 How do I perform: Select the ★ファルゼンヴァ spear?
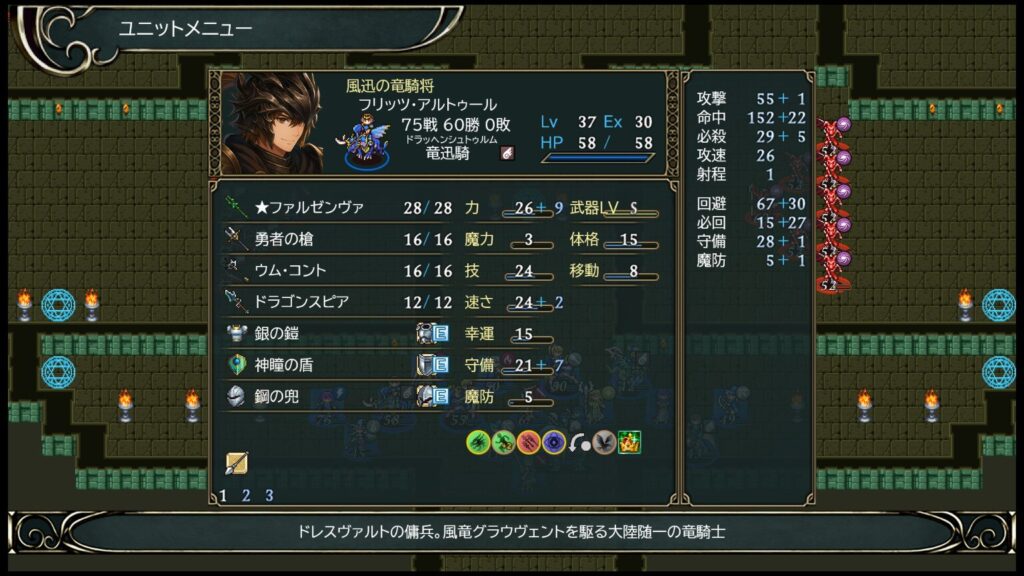click(309, 207)
